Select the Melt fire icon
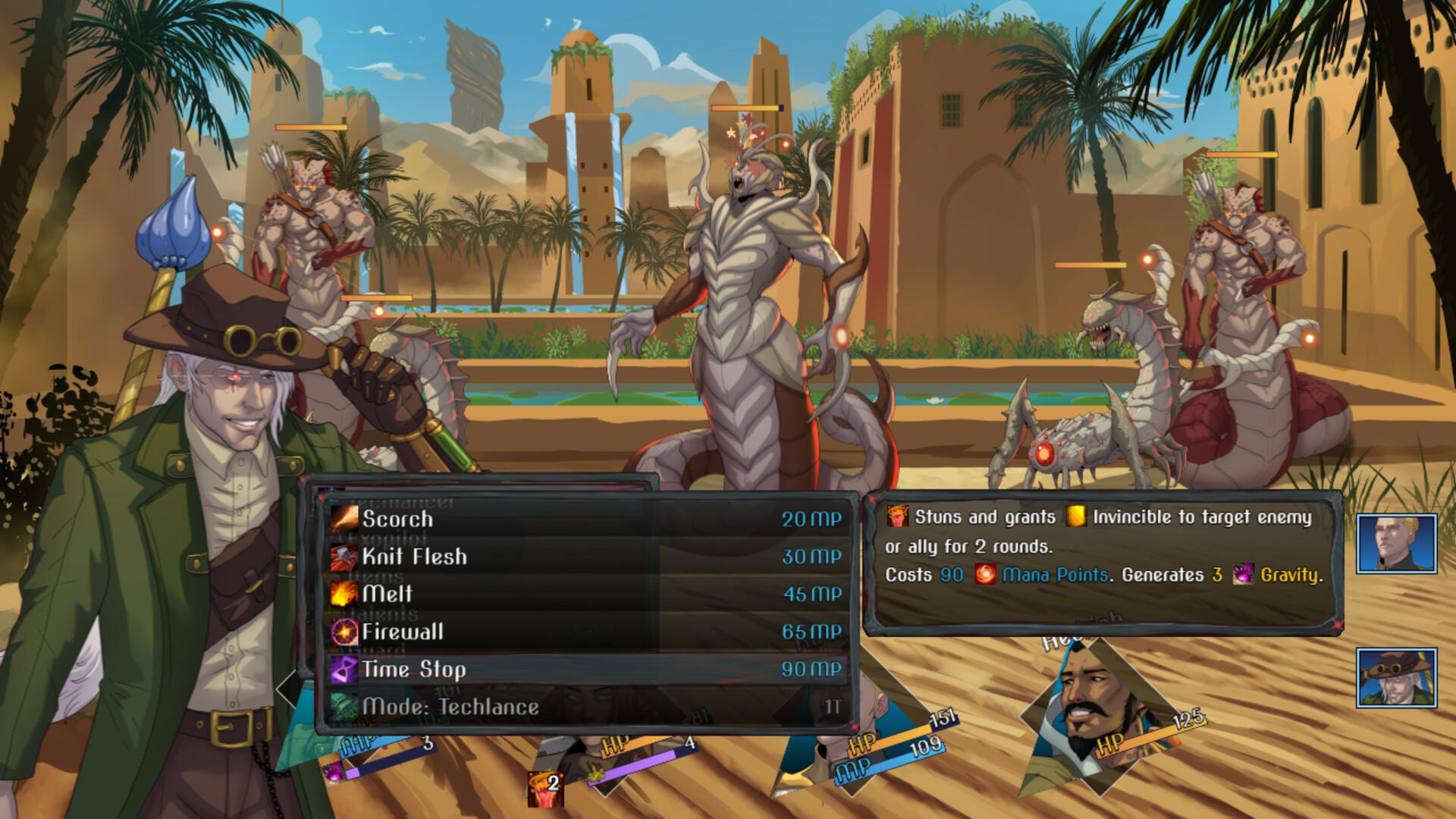Image resolution: width=1456 pixels, height=819 pixels. (345, 594)
